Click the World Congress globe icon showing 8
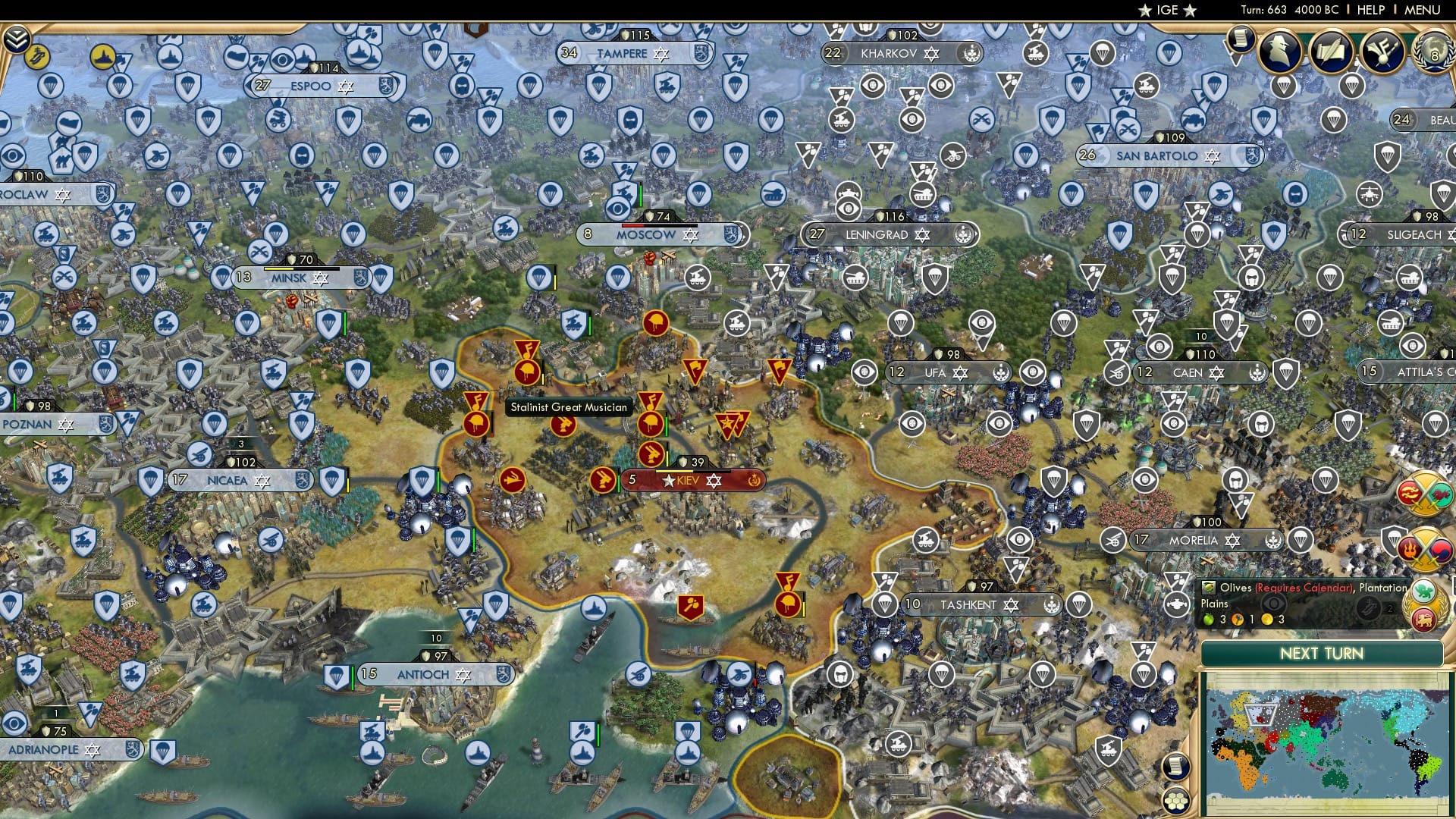This screenshot has height=819, width=1456. pos(1436,53)
